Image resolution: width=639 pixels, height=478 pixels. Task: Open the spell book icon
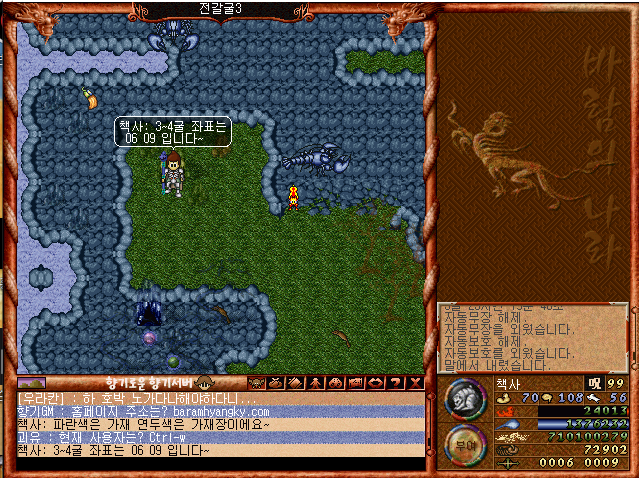(295, 383)
